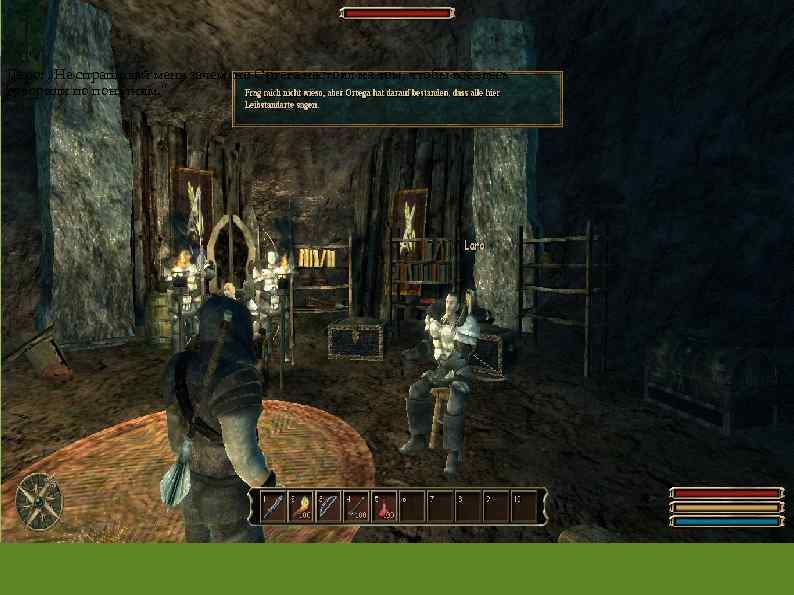Click the compass in the corner
Viewport: 794px width, 595px height.
pos(38,500)
